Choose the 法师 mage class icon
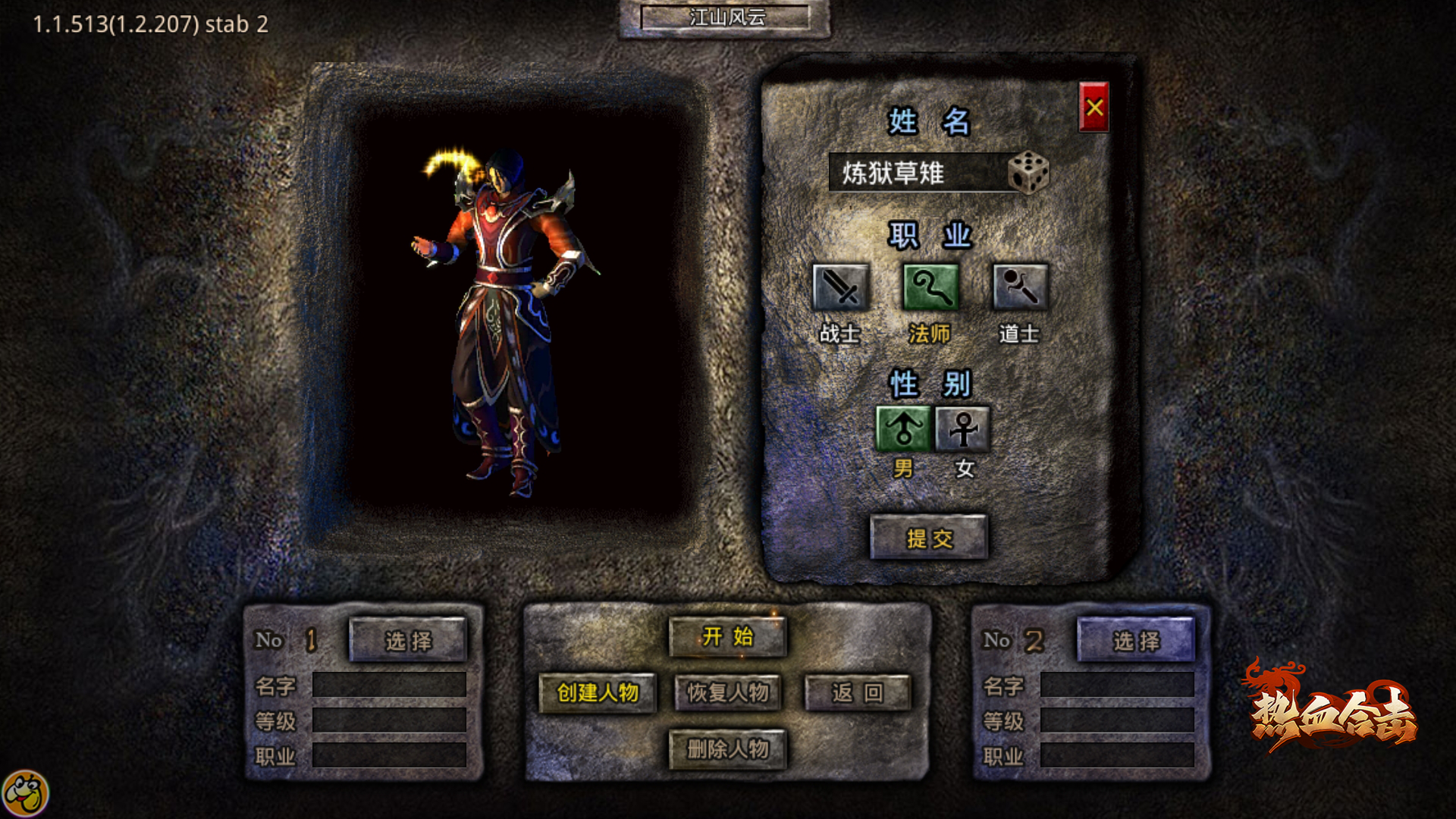 (x=930, y=287)
